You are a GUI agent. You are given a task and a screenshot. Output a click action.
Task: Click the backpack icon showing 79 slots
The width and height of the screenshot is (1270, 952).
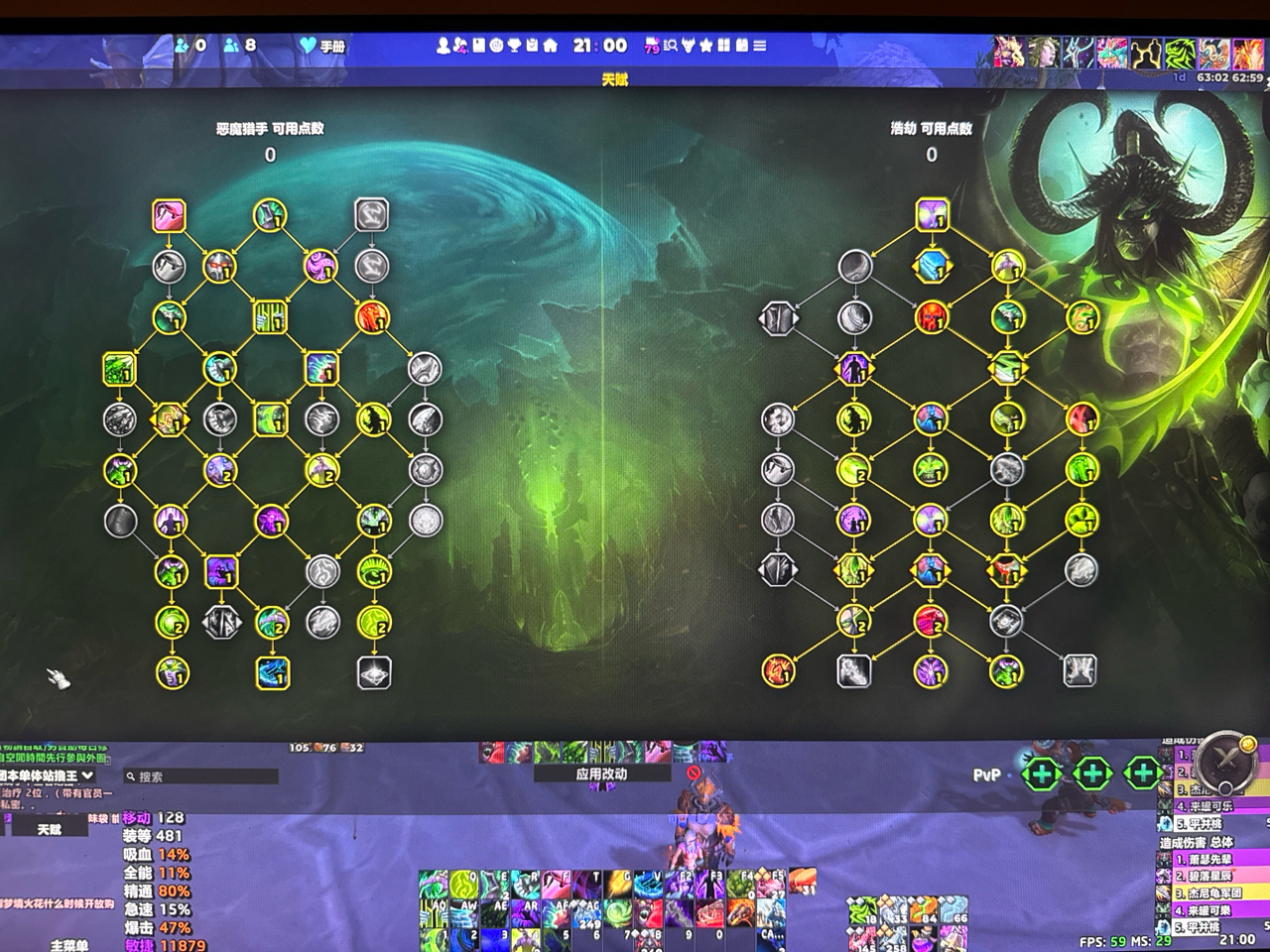click(651, 45)
